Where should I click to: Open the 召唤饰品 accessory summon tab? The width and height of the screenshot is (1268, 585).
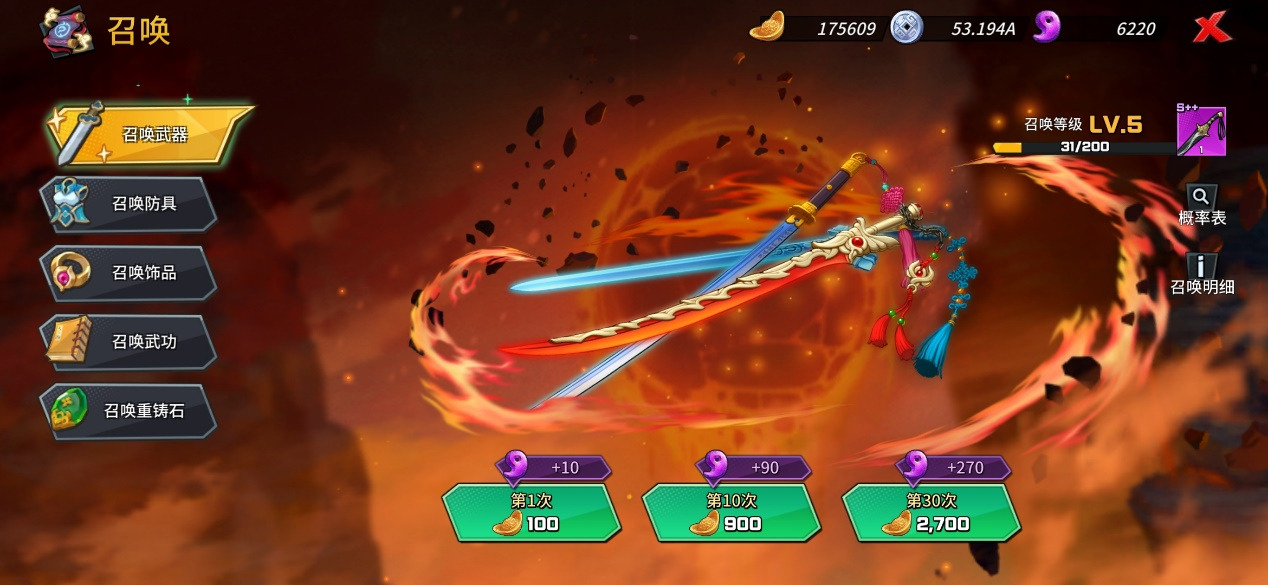130,272
